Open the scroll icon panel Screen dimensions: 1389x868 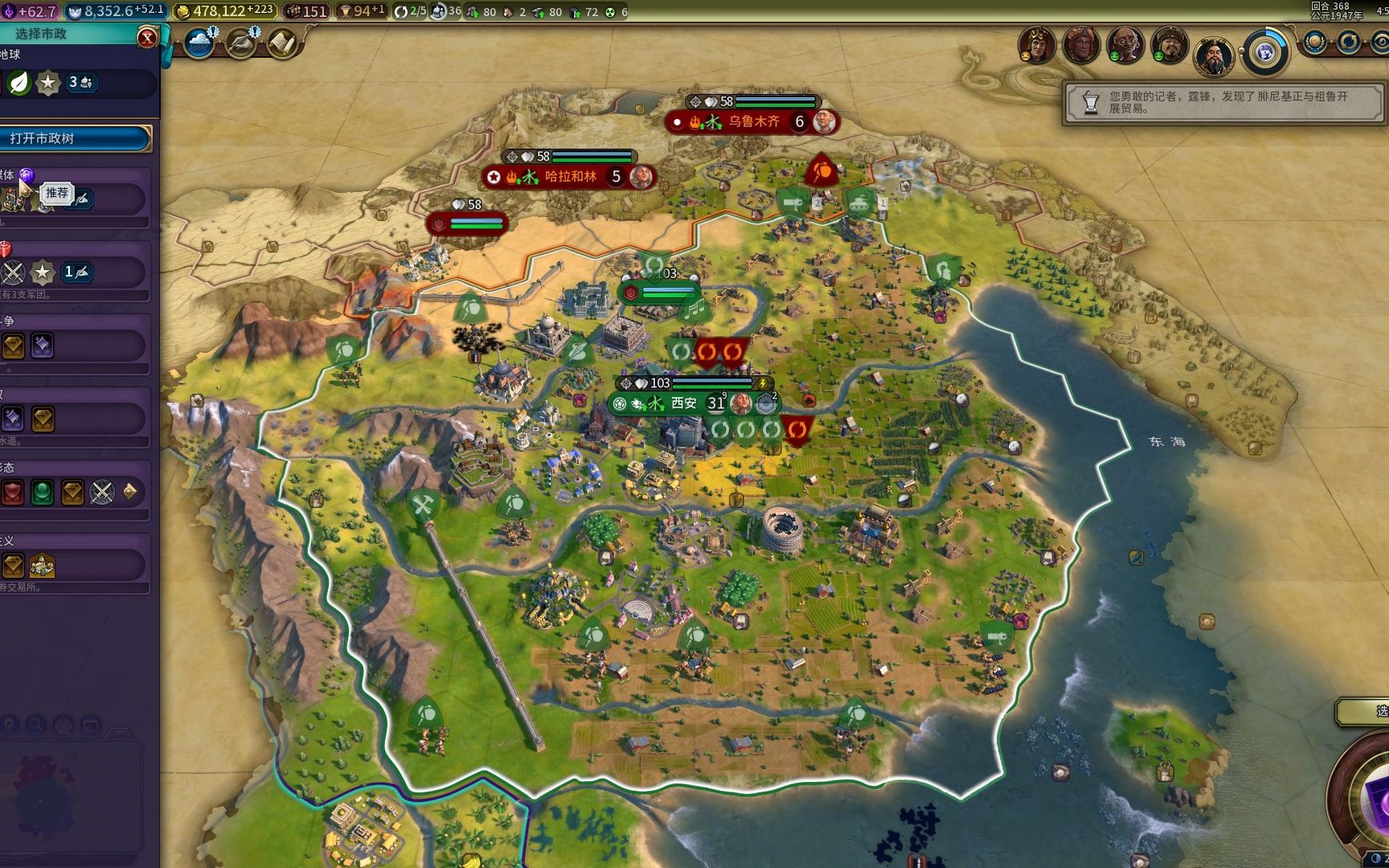coord(281,43)
